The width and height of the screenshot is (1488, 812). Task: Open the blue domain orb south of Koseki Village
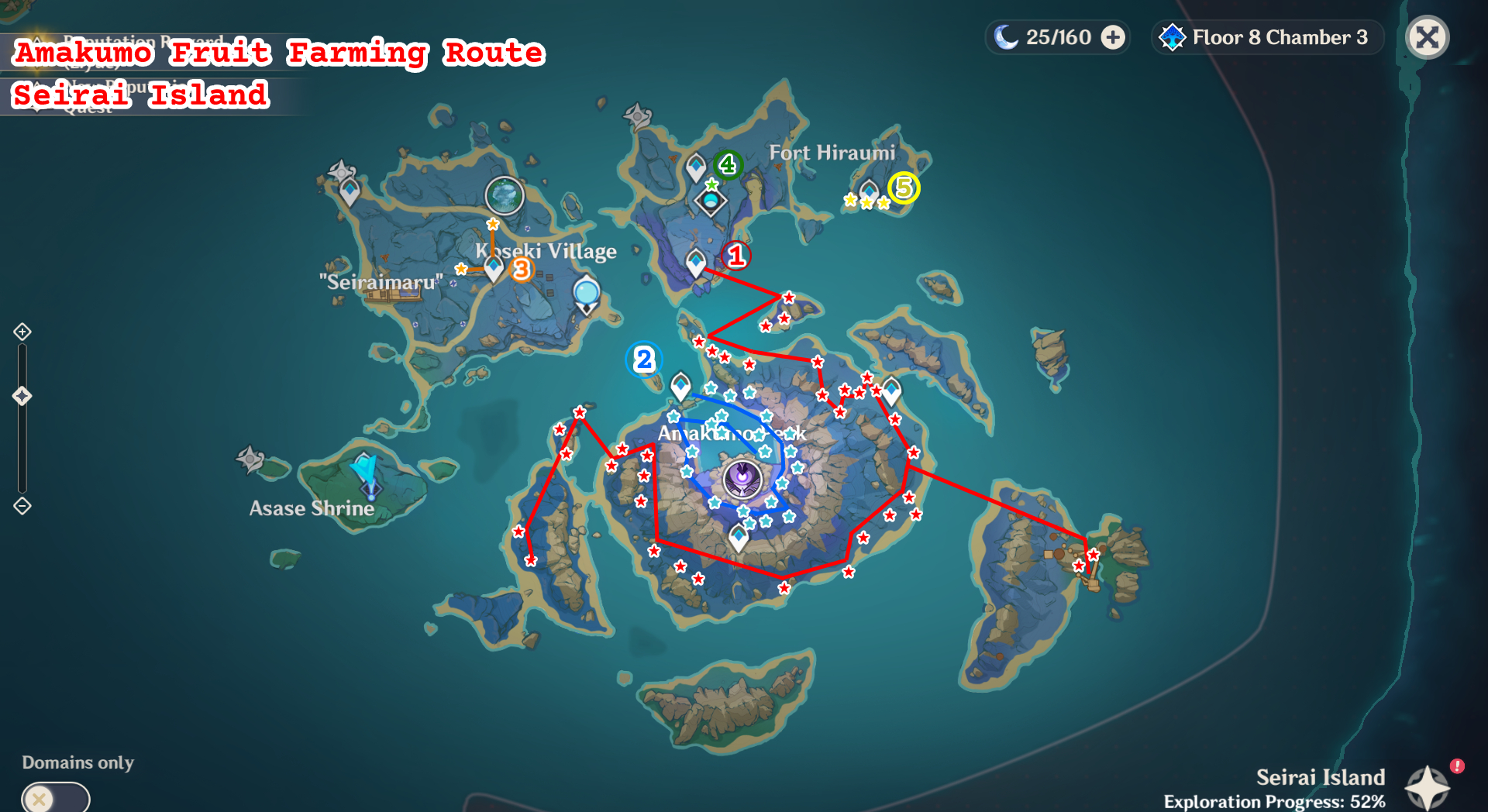(x=587, y=292)
